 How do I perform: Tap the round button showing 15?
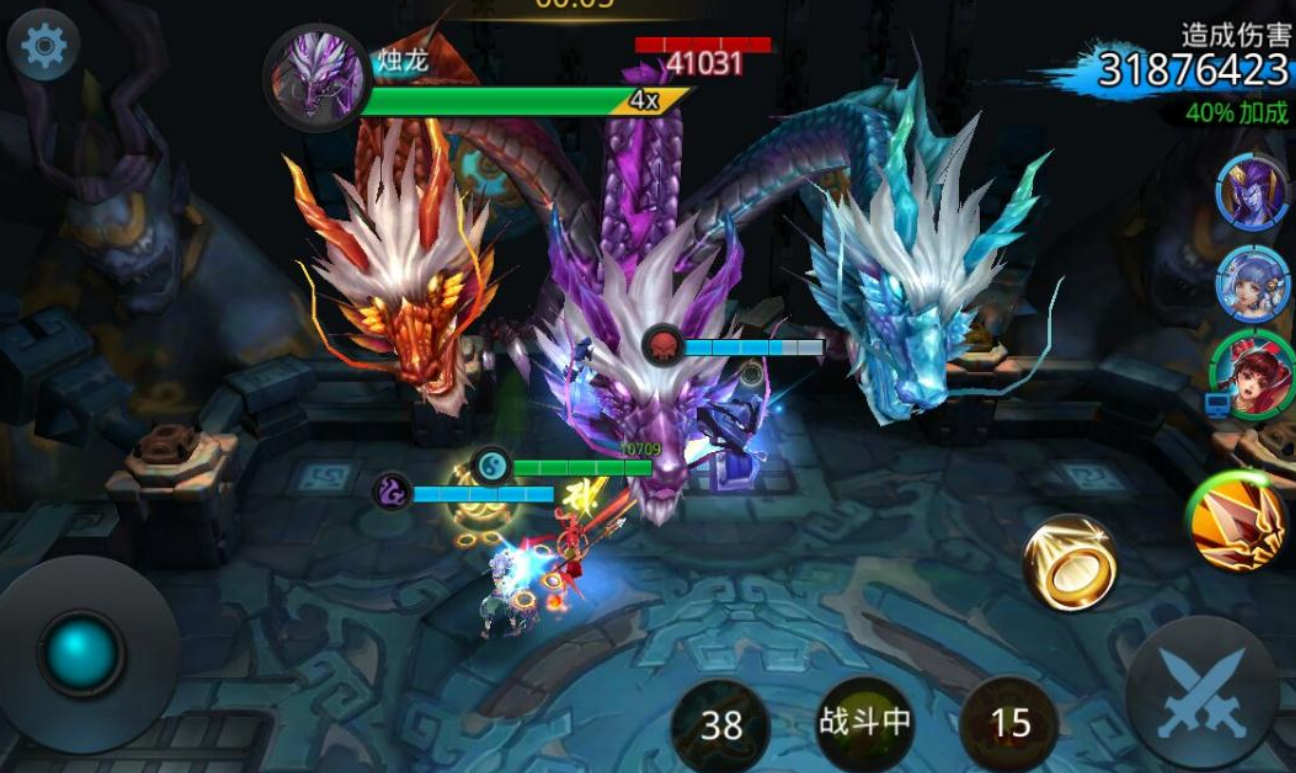coord(1009,723)
